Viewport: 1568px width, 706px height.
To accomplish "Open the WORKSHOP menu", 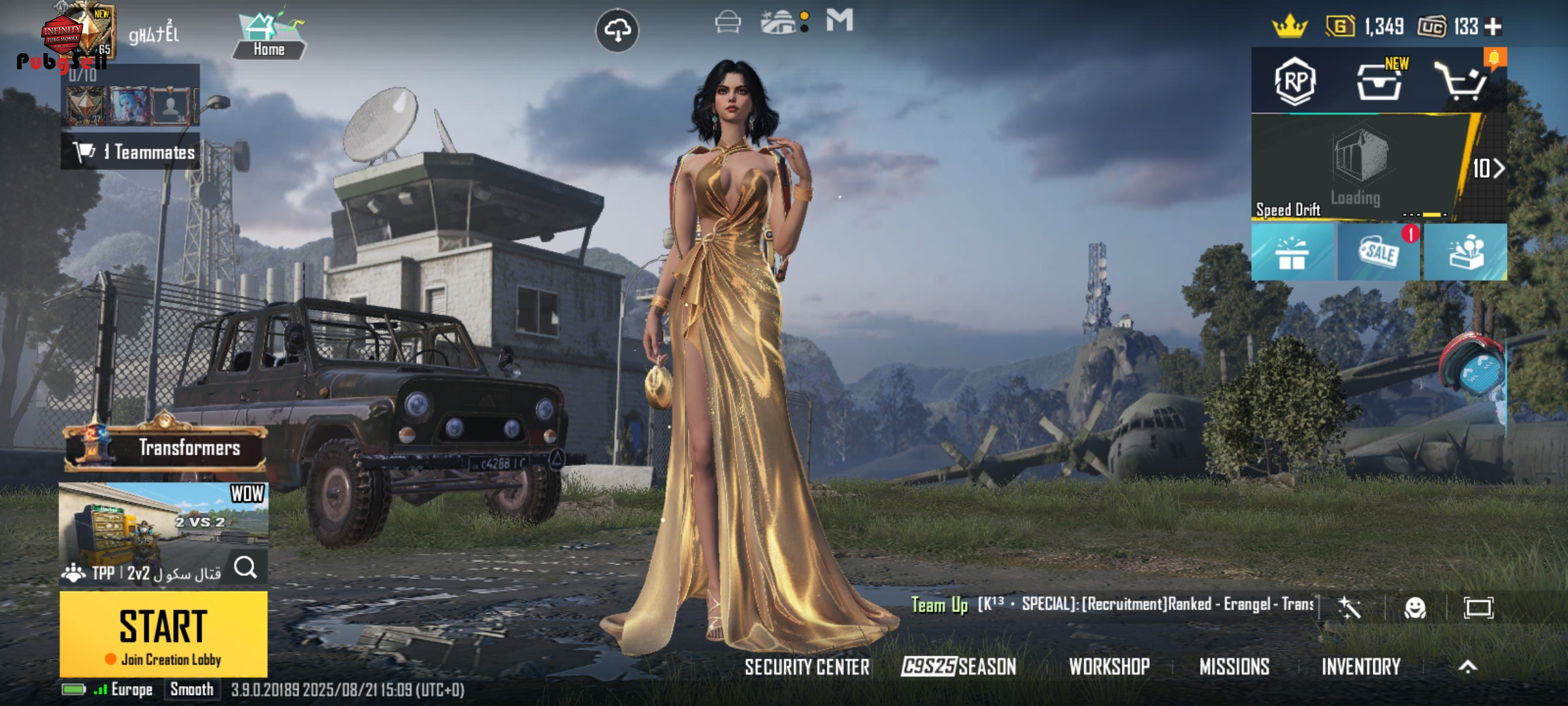I will point(1109,667).
